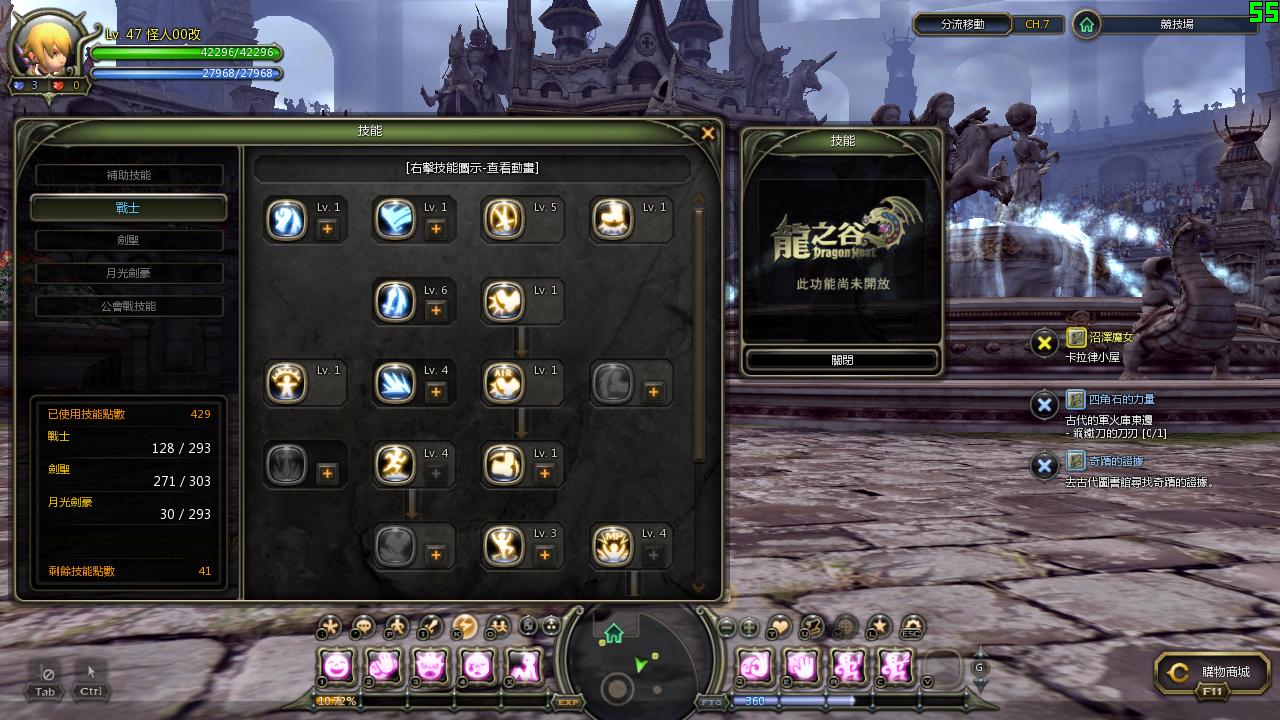Image resolution: width=1280 pixels, height=720 pixels.
Task: Add a point to the Lv. 6 skill
Action: tap(436, 311)
